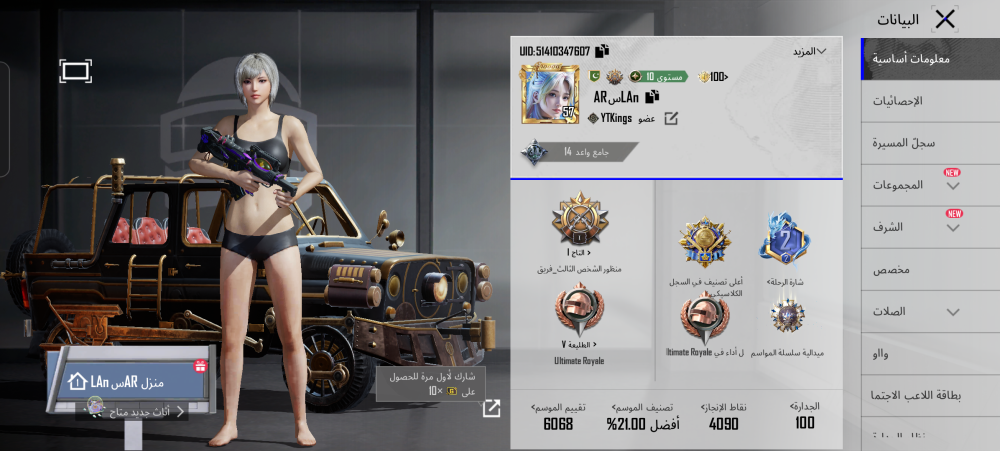Copy the player name ARسLAn
This screenshot has height=451, width=1000.
652,97
